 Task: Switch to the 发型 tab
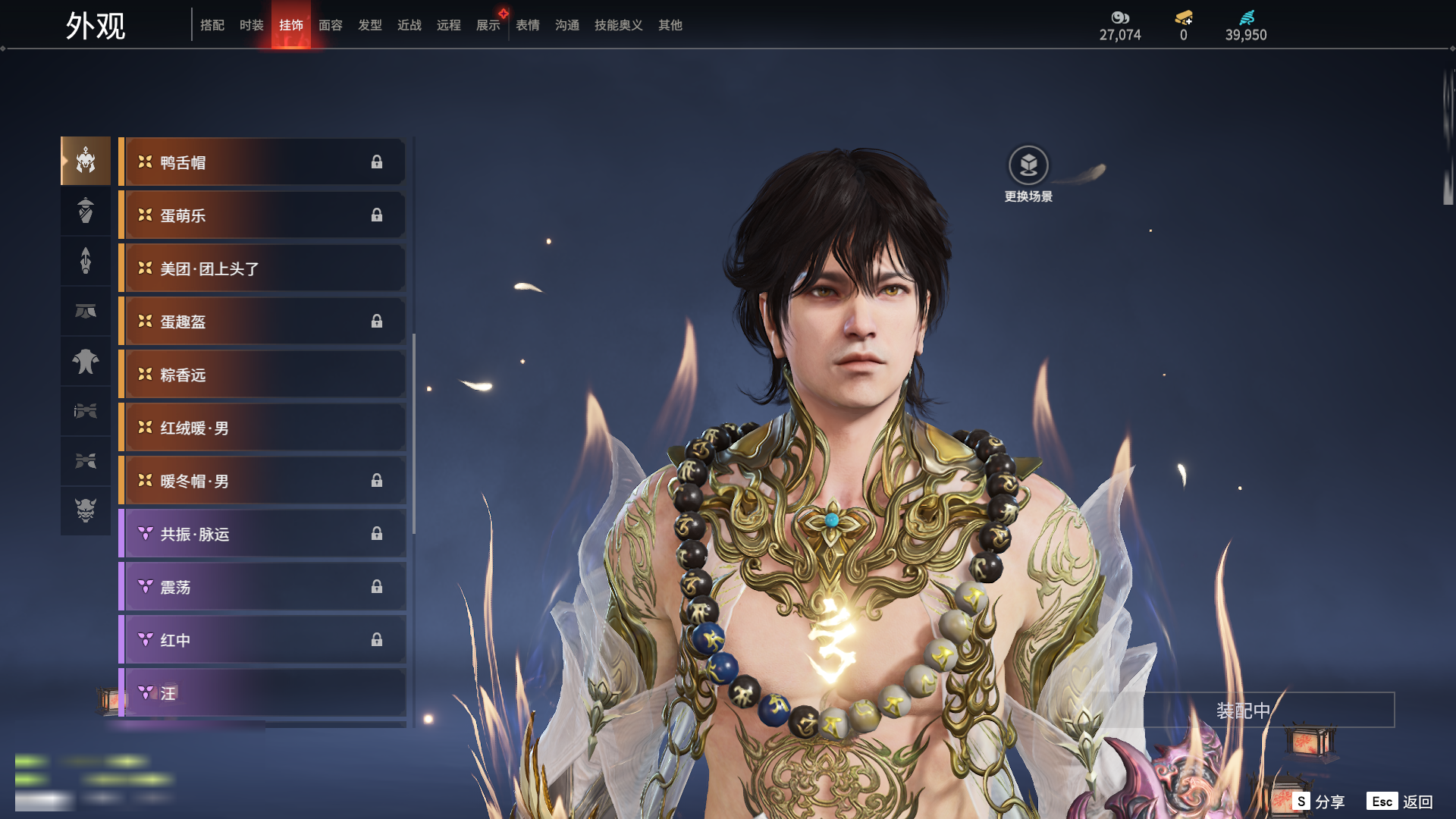point(370,25)
